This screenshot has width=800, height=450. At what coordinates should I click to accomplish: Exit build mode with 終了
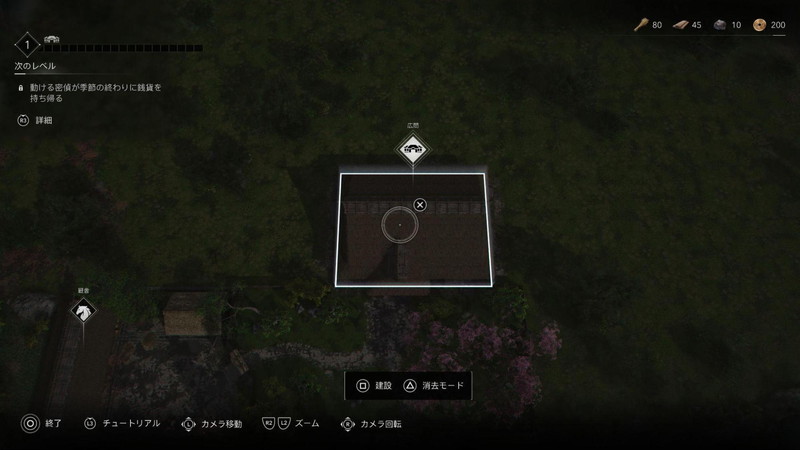(x=41, y=423)
